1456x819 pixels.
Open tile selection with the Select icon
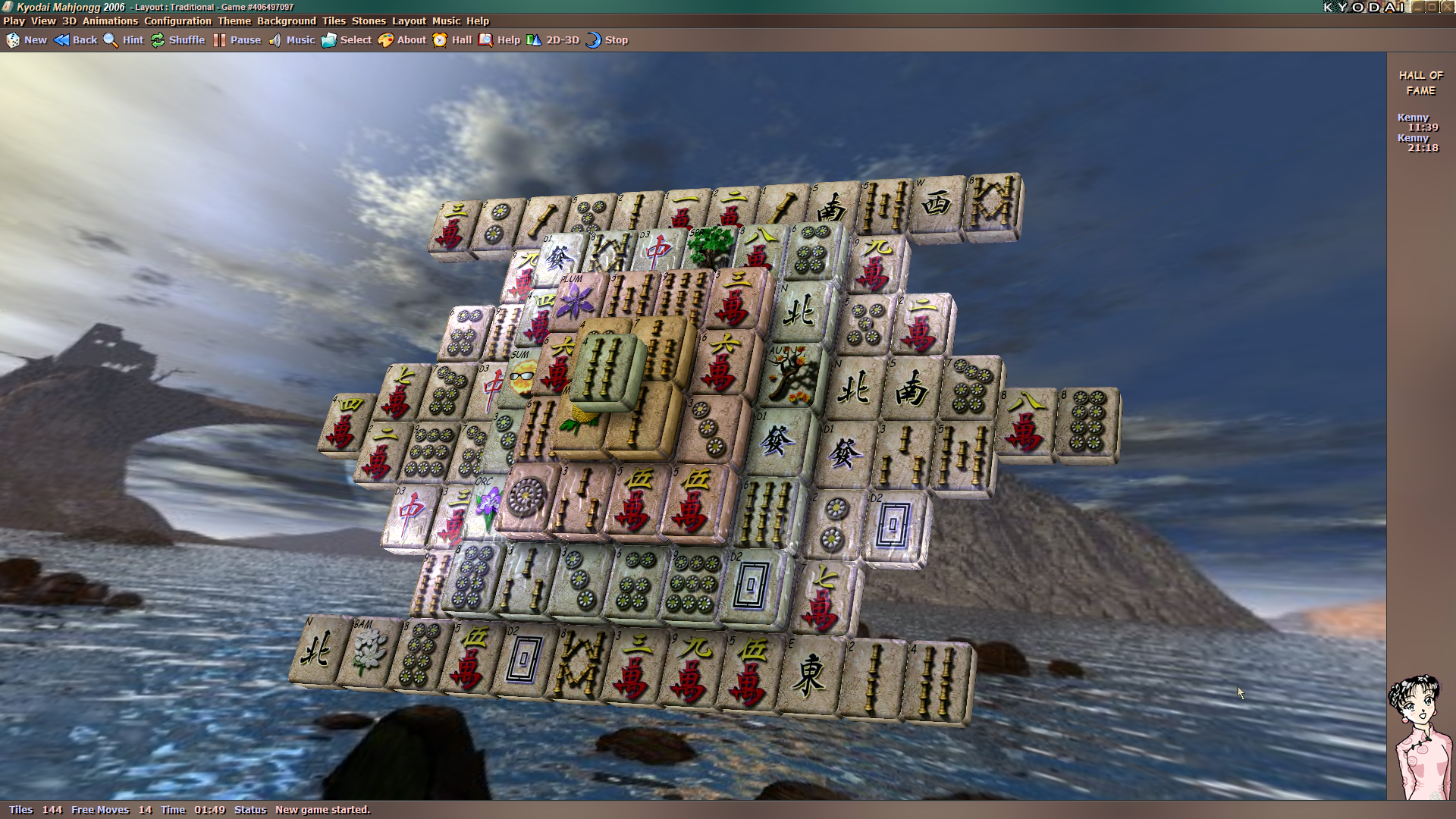point(347,40)
